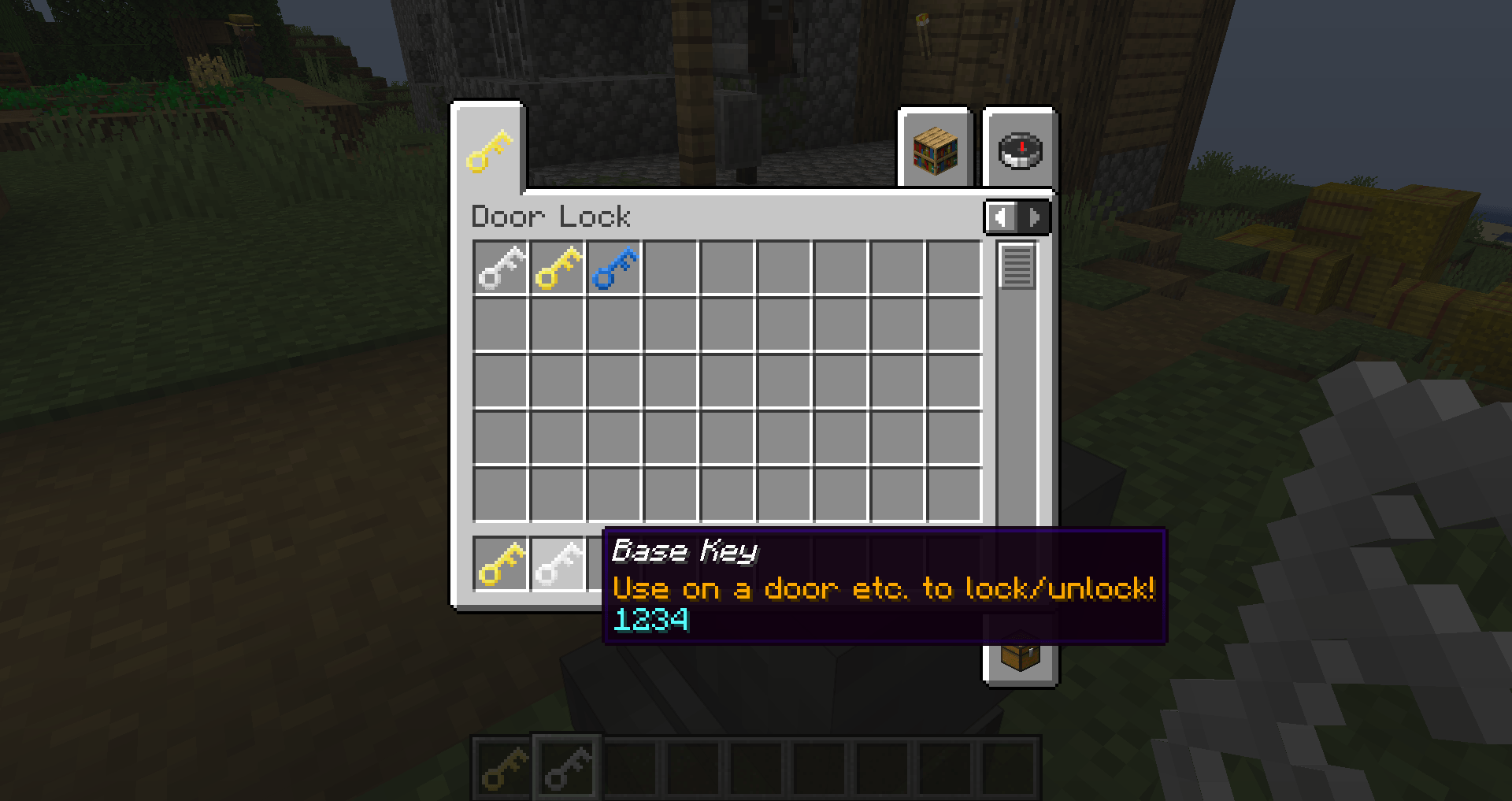Screen dimensions: 1512x801
Task: Open the compass tab at top right
Action: (1017, 150)
